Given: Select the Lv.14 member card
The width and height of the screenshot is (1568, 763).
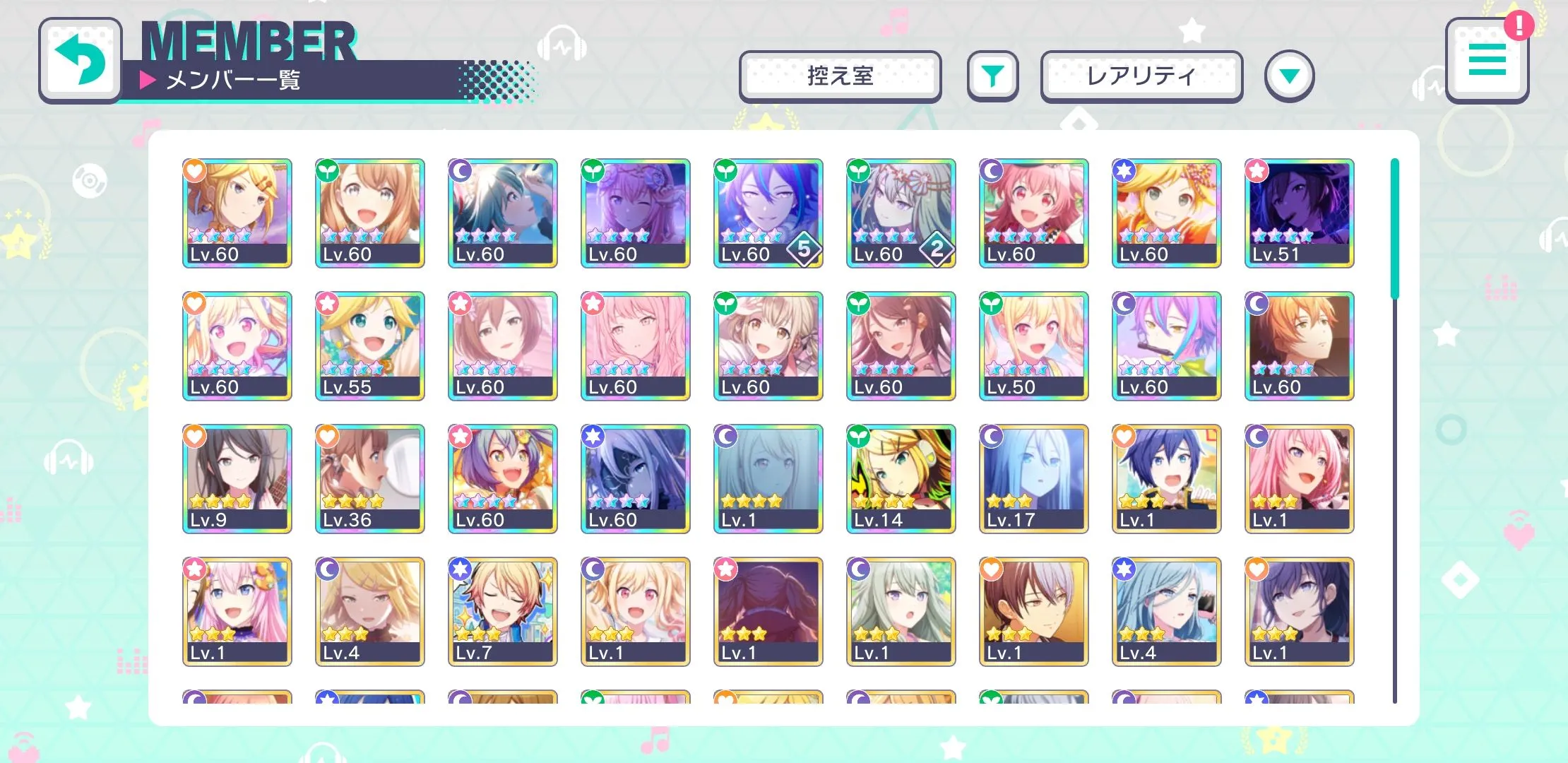Looking at the screenshot, I should point(901,478).
